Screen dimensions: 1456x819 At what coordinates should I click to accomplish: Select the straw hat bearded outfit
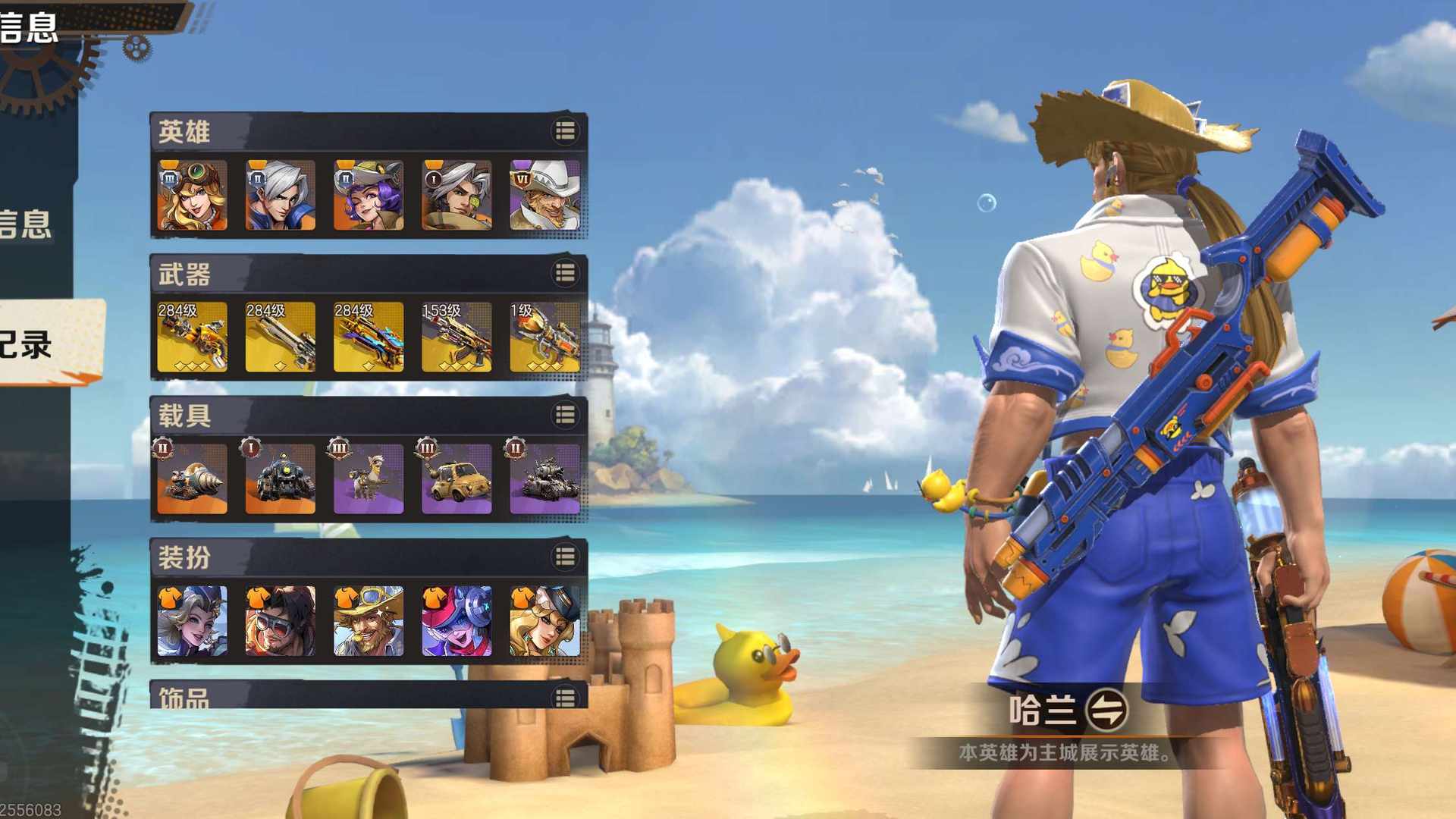pos(369,621)
